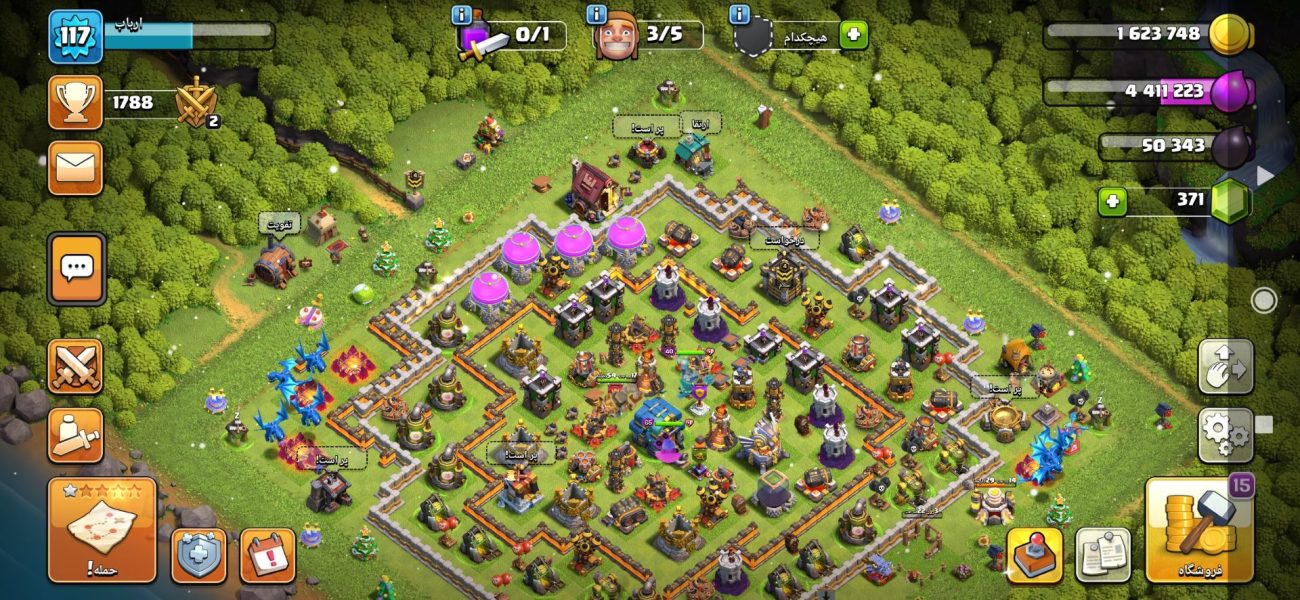Screen dimensions: 1300x600
Task: View the level 117 player profile badge
Action: 76,37
